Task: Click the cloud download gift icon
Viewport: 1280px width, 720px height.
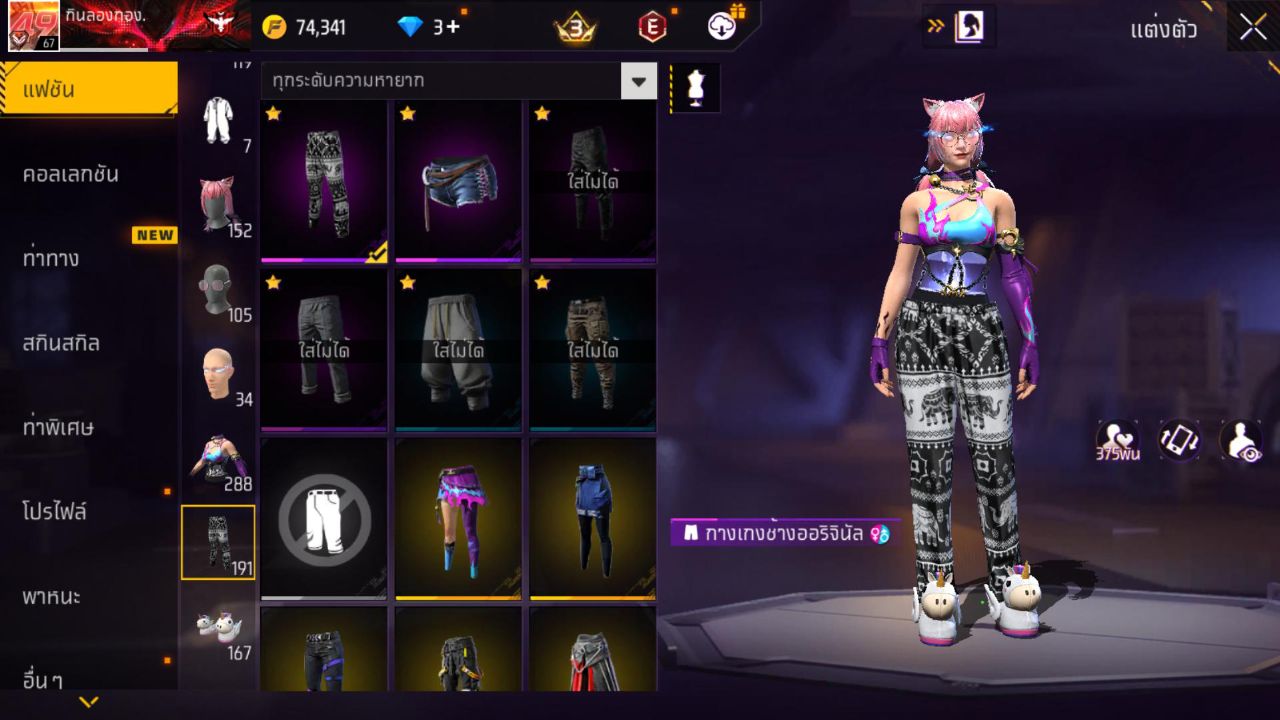Action: 720,27
